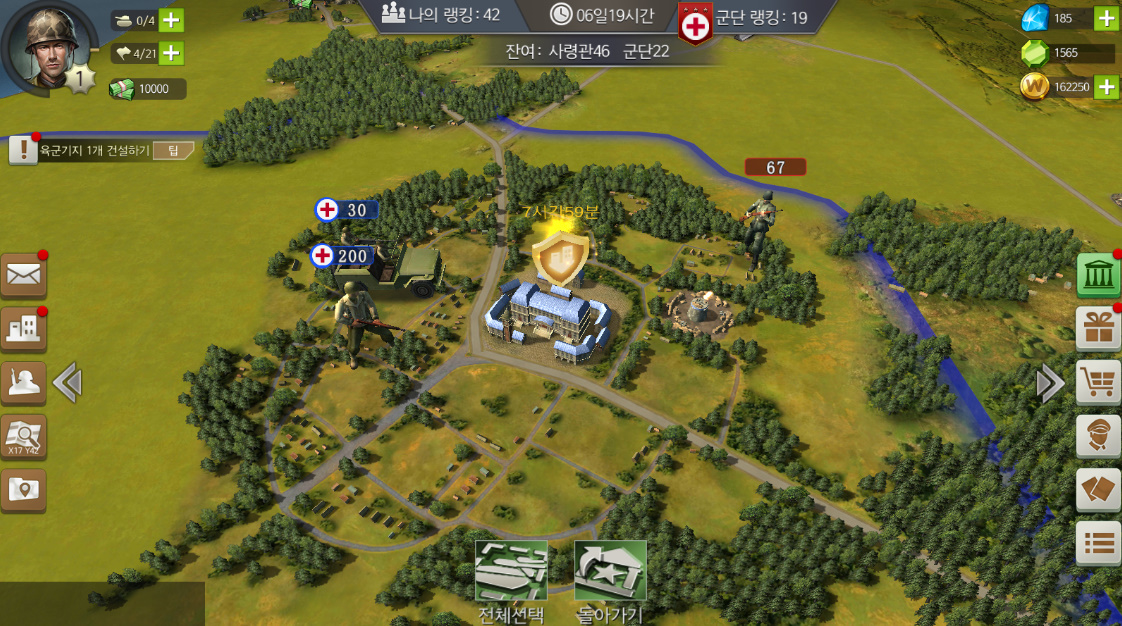Open the gift box rewards
This screenshot has height=626, width=1122.
1098,328
